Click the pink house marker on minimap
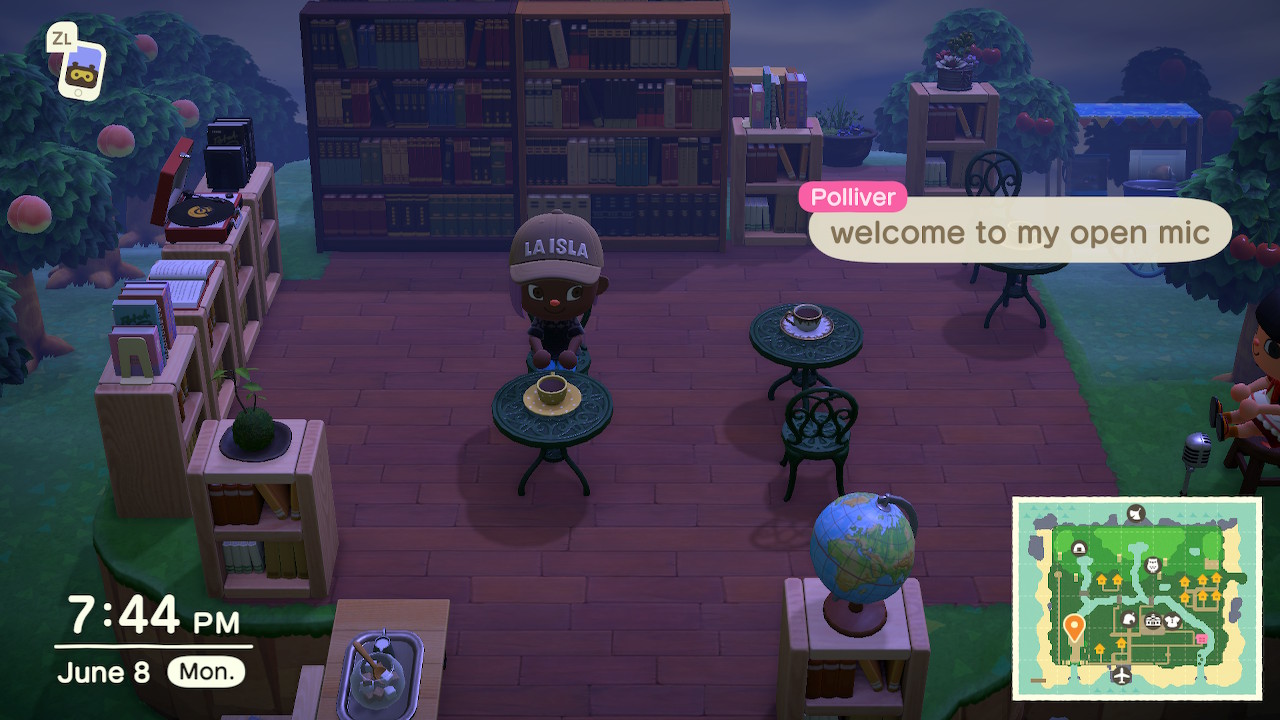 (x=1201, y=638)
